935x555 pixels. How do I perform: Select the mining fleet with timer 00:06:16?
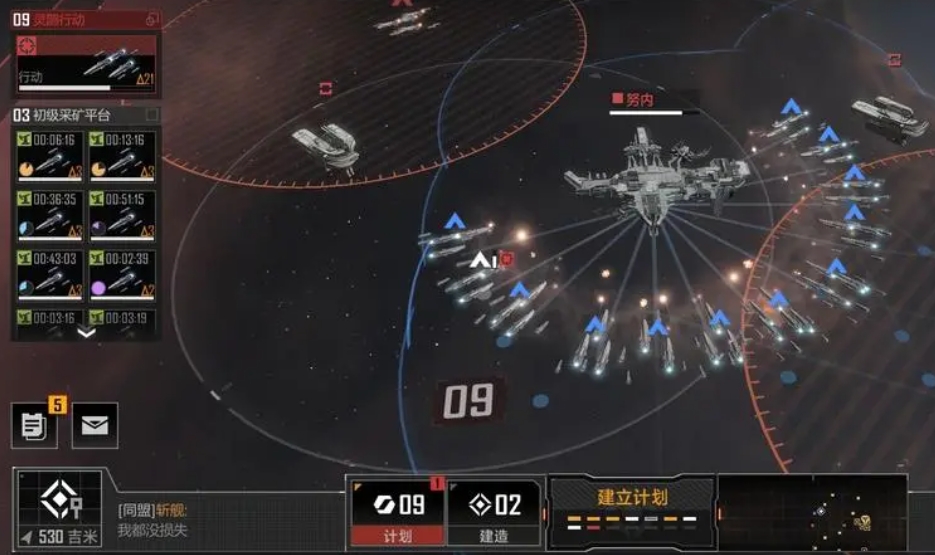[x=48, y=155]
